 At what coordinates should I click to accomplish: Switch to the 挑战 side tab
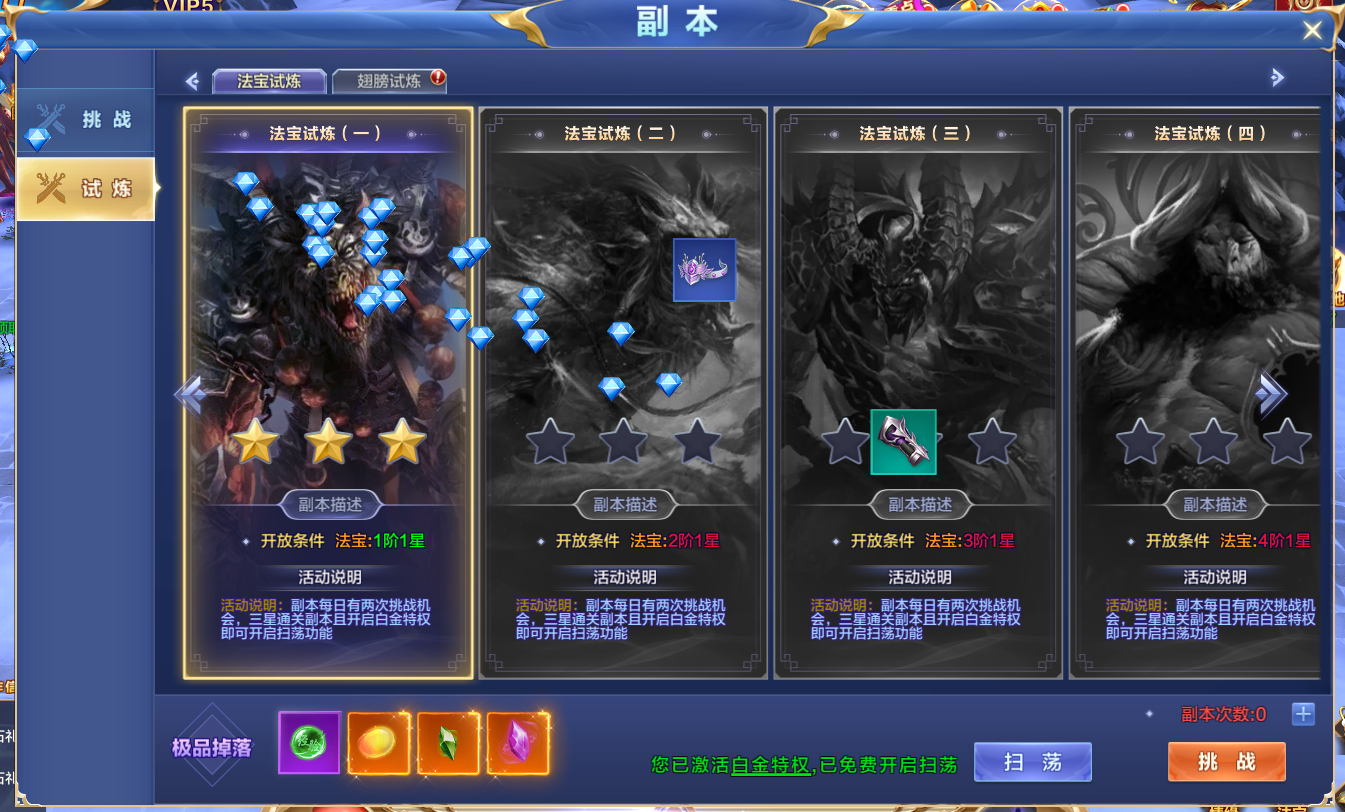click(x=88, y=121)
